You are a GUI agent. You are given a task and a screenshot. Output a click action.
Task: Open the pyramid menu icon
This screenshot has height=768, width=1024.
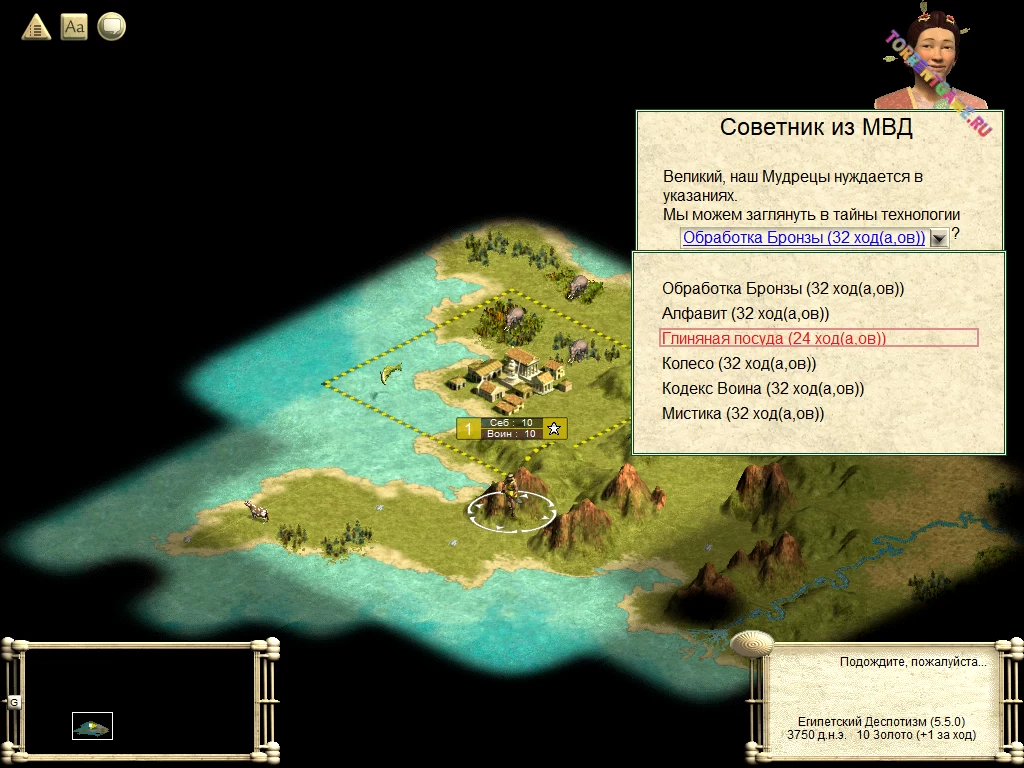(x=36, y=27)
